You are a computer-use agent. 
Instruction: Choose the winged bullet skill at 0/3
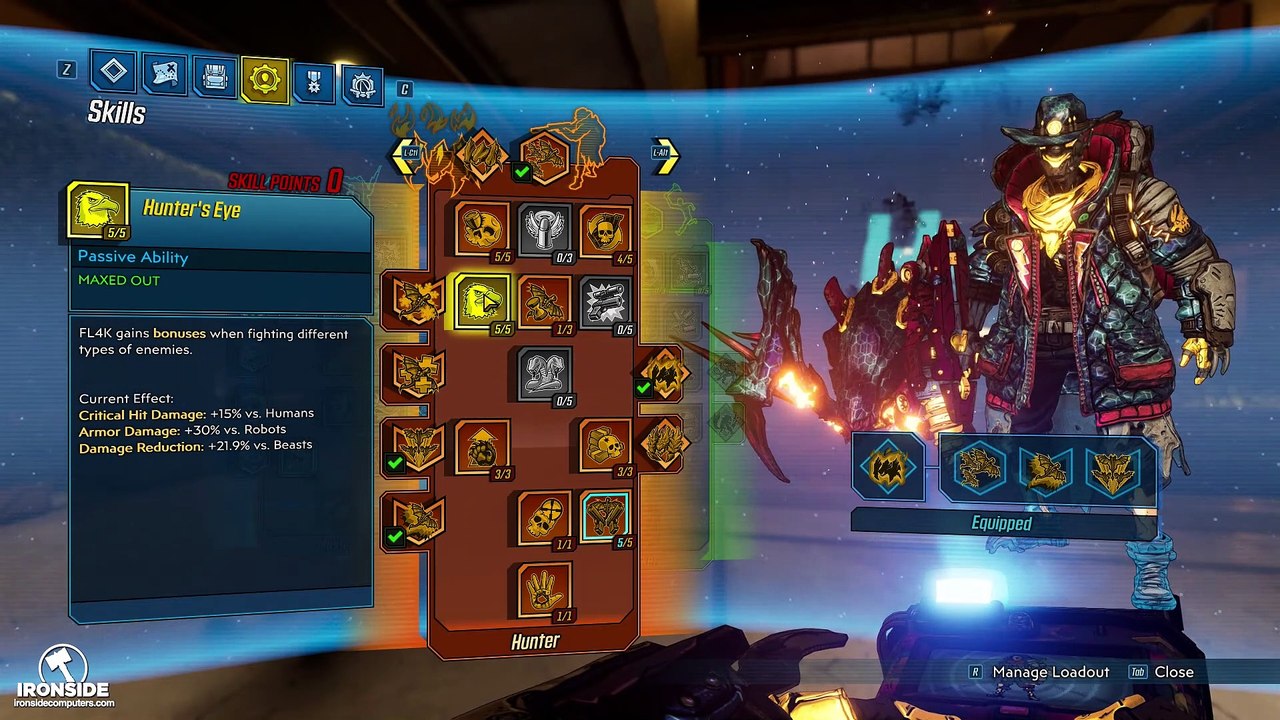(544, 230)
